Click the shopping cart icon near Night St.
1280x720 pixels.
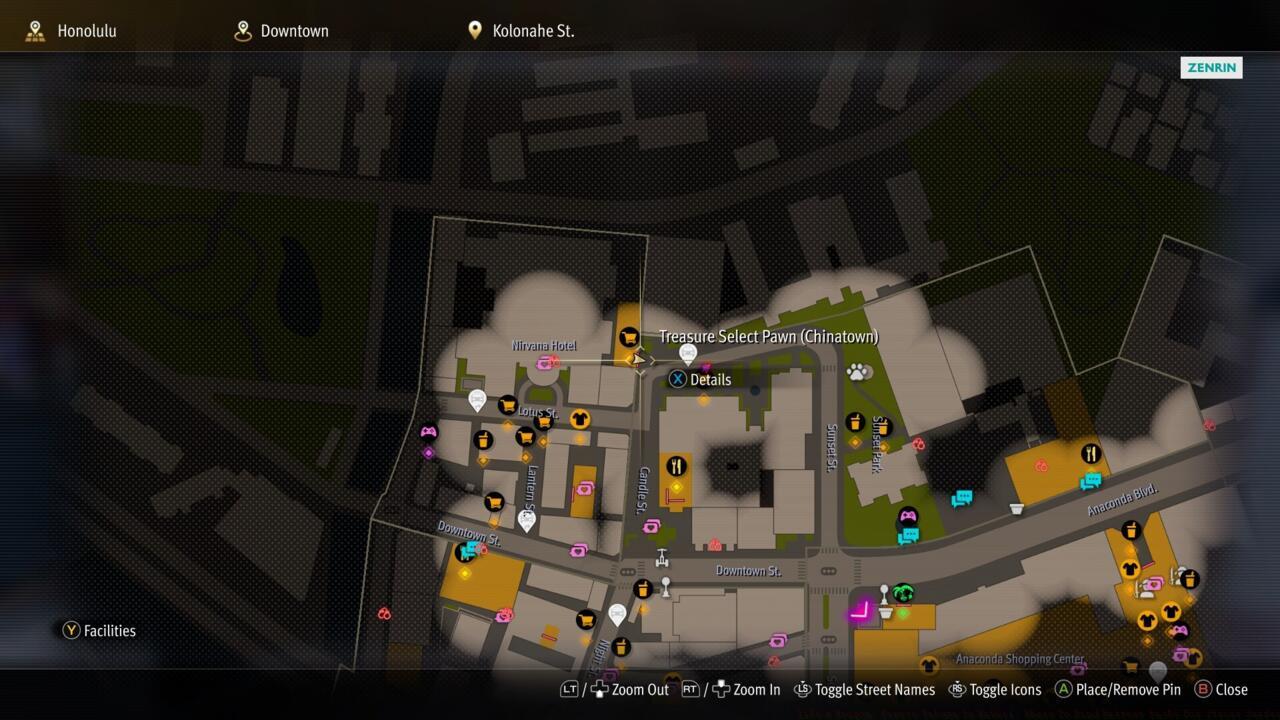click(586, 620)
